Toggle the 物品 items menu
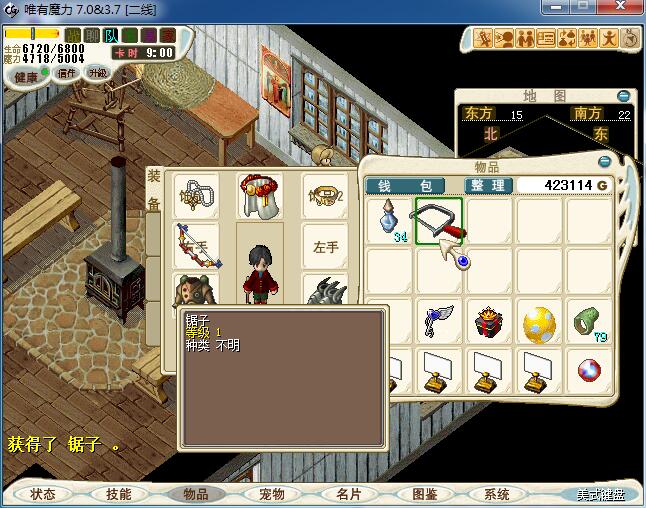The width and height of the screenshot is (646, 508). 195,494
